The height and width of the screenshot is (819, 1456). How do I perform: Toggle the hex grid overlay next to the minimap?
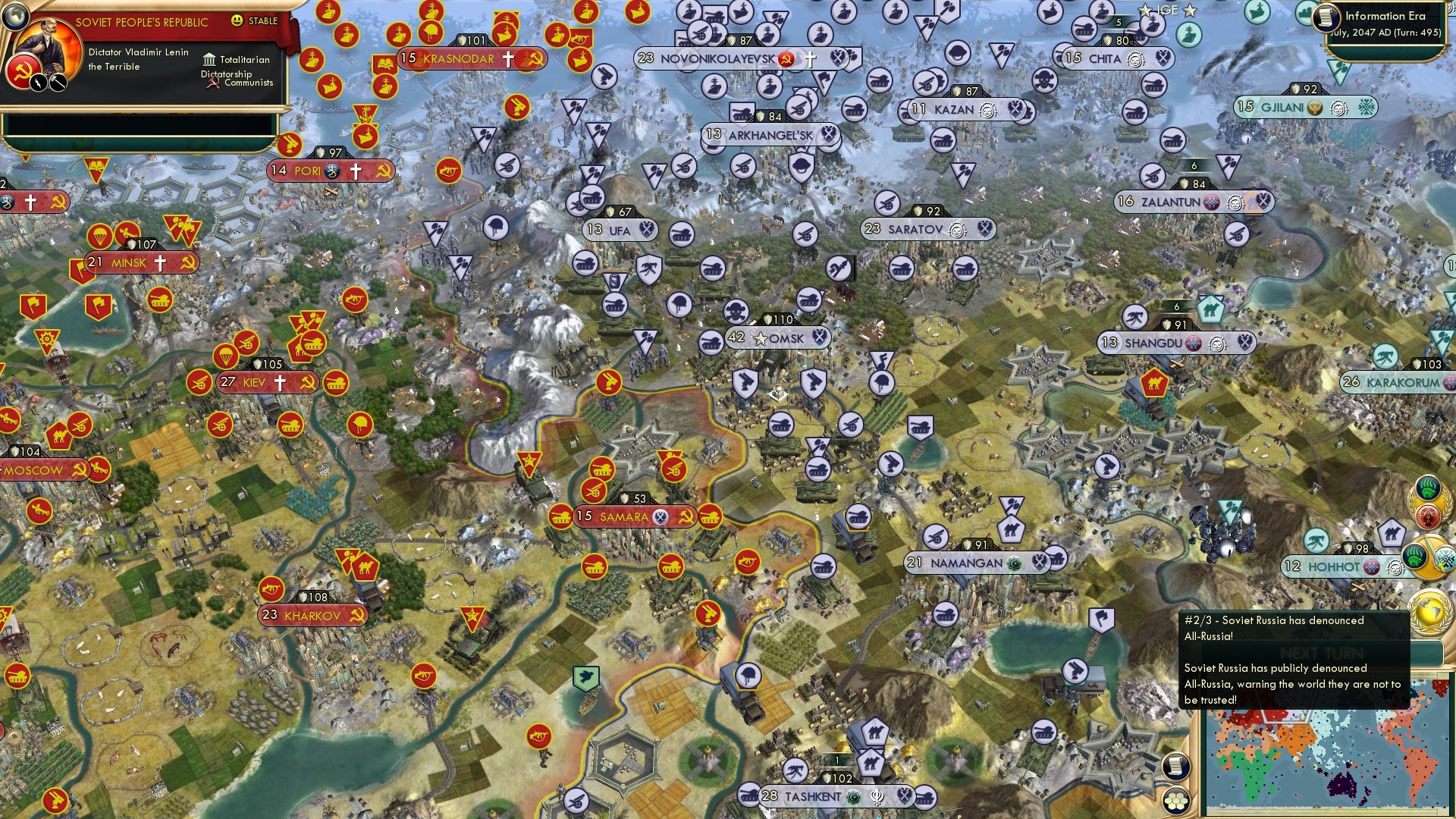point(1176,801)
